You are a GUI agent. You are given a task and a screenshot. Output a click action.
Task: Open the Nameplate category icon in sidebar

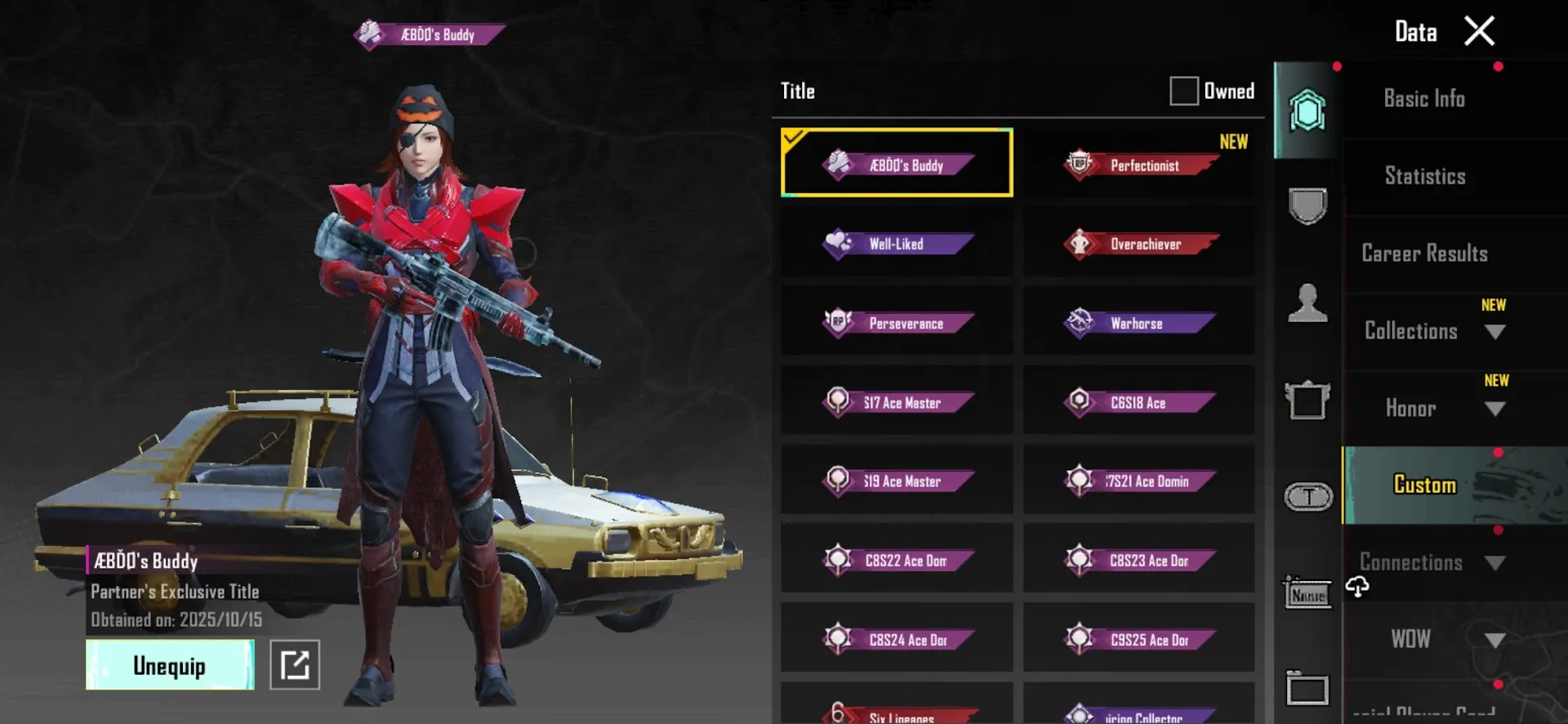point(1307,593)
